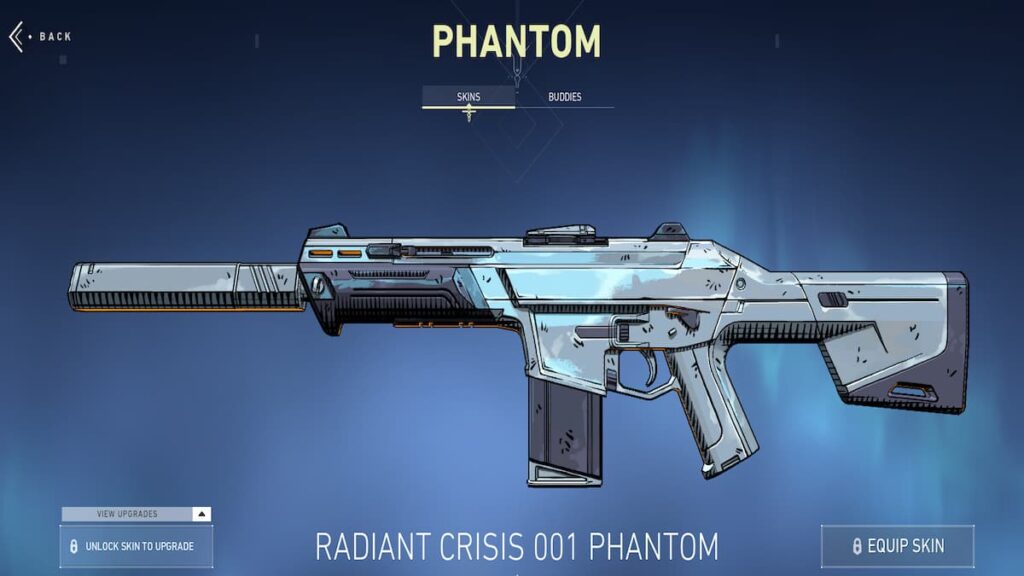
Task: Click Unlock Skin to Upgrade
Action: 136,546
